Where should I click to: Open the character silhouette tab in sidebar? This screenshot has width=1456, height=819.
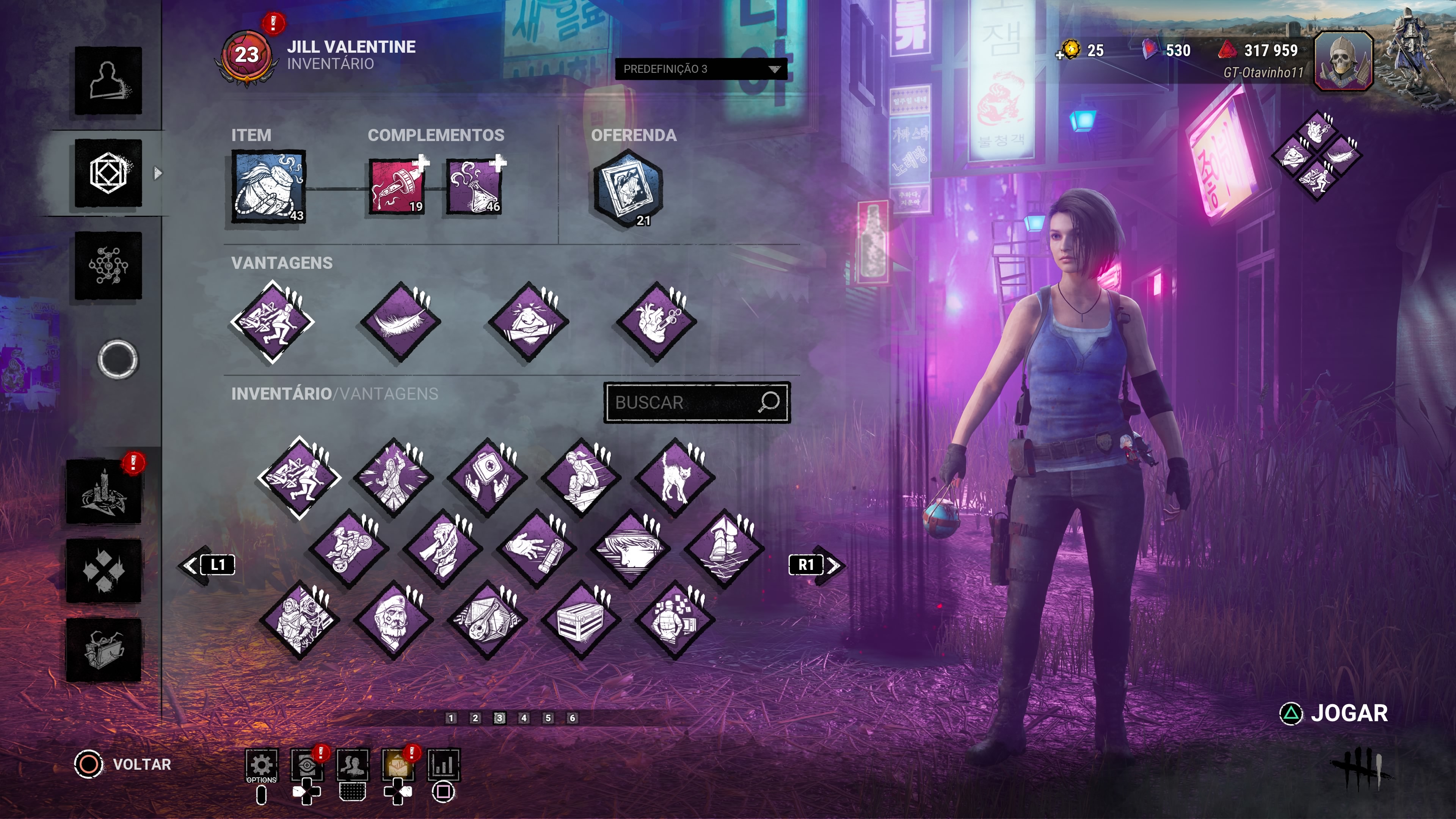108,80
